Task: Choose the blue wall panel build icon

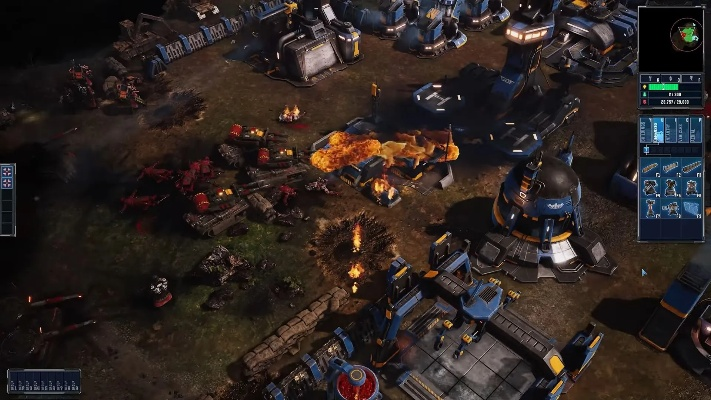Action: tap(691, 207)
